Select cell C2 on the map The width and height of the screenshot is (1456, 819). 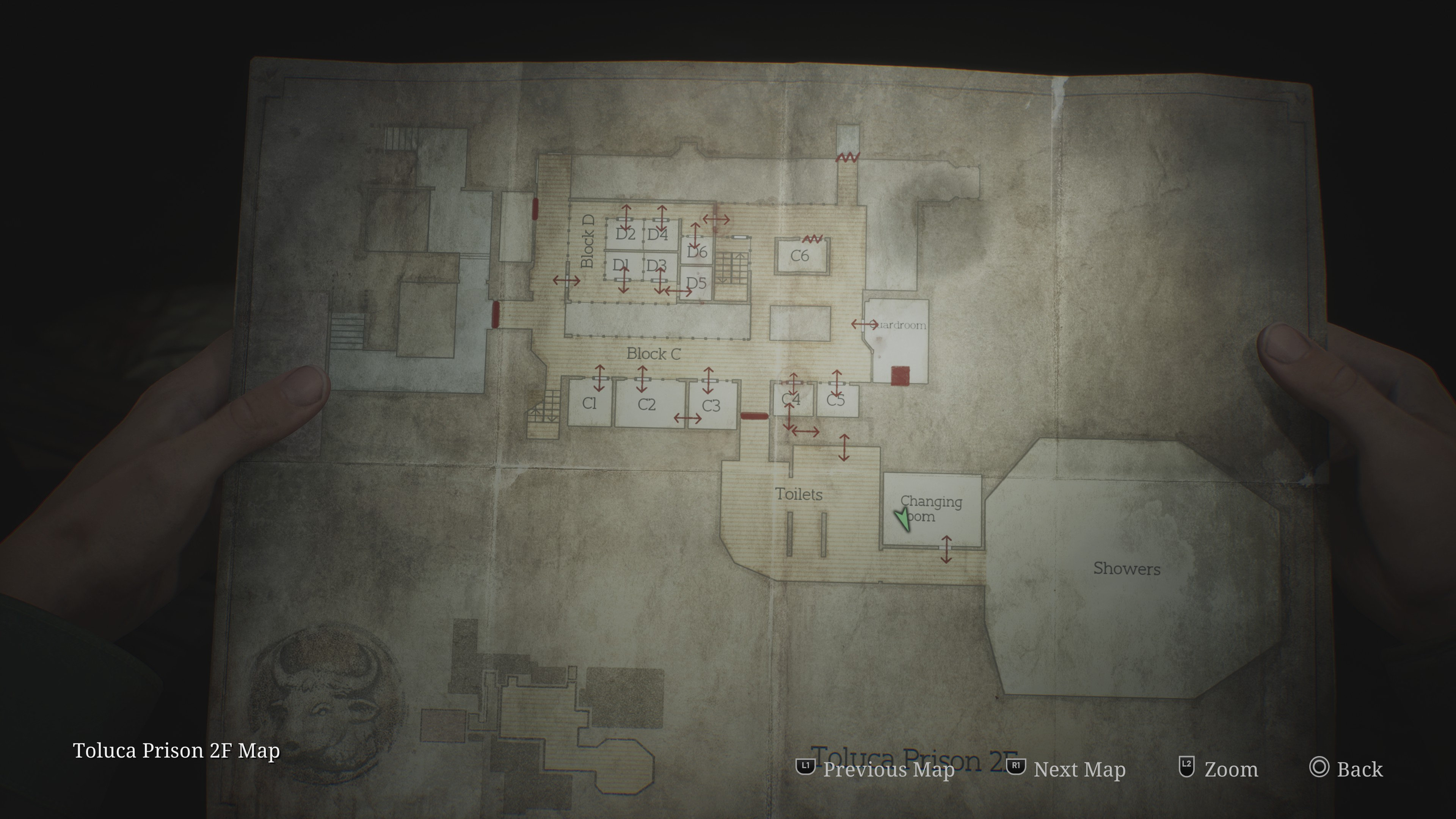646,405
